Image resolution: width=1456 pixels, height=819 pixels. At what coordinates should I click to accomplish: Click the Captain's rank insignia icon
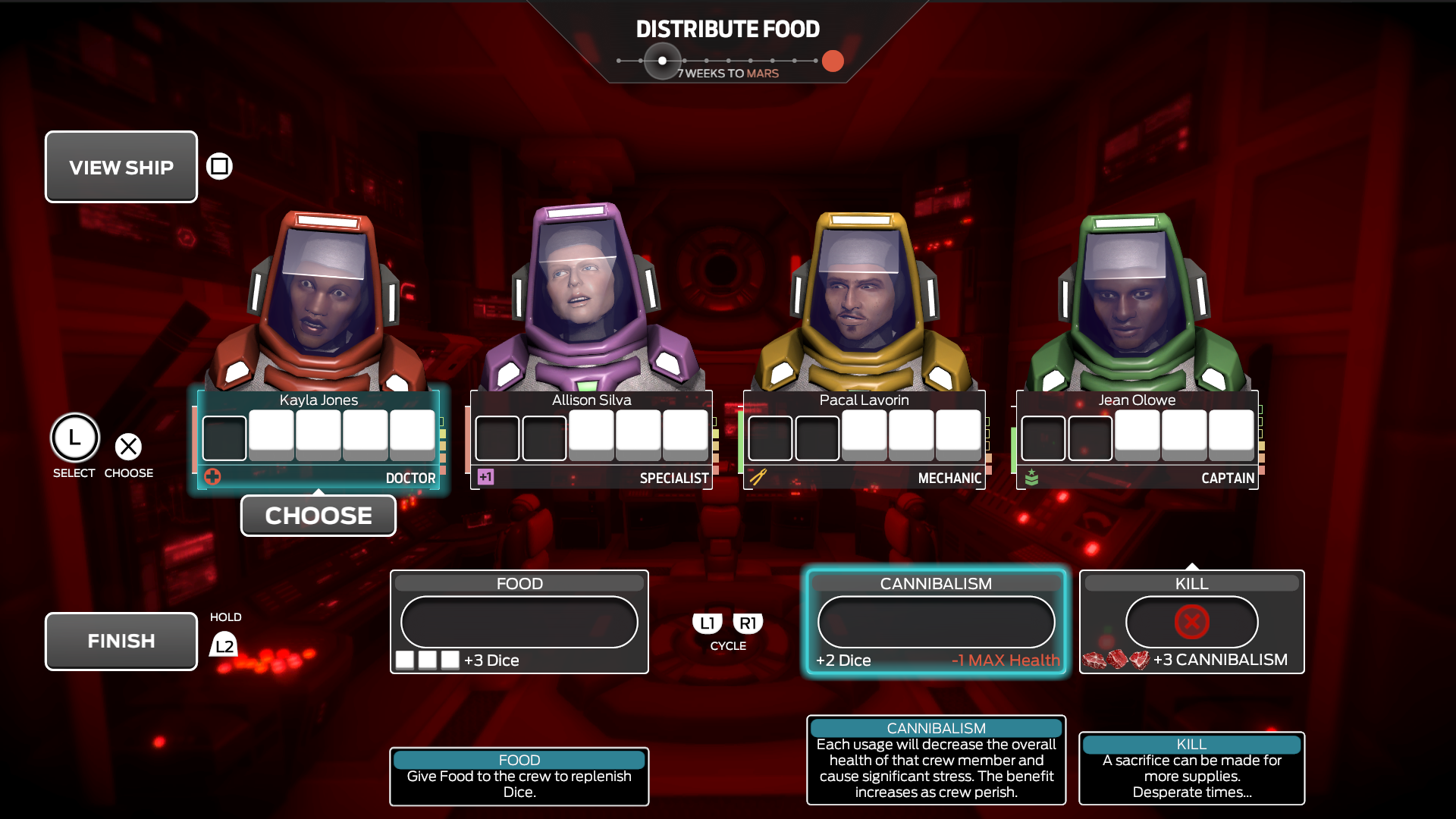click(x=1034, y=476)
